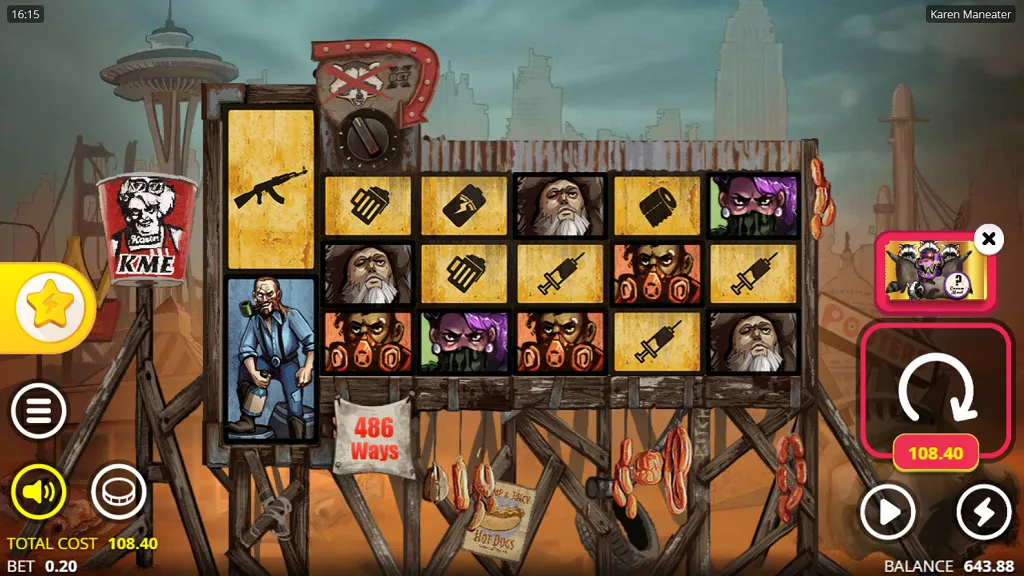Open the coin bet settings
This screenshot has width=1024, height=576.
point(118,491)
